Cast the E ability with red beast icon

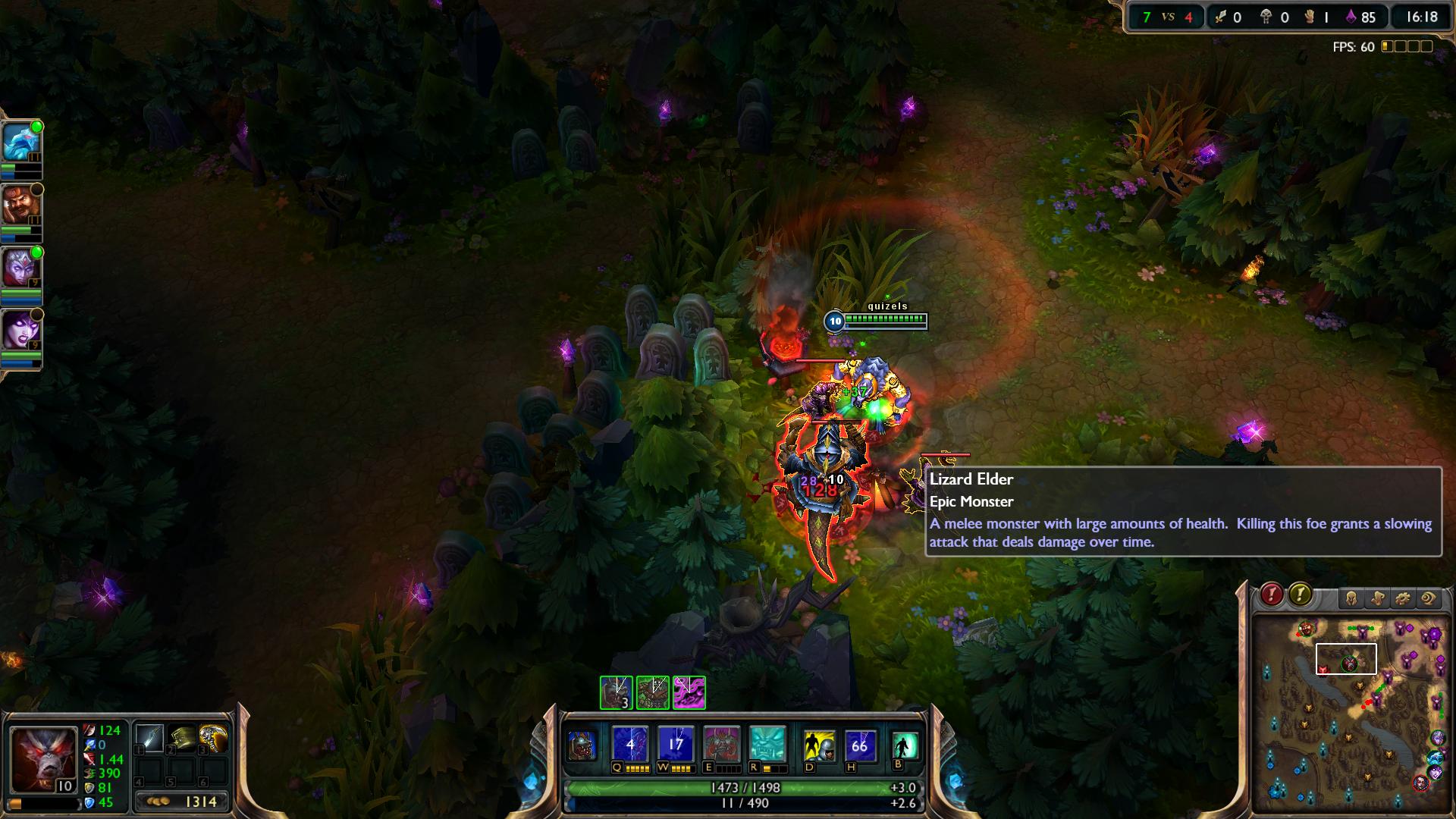pyautogui.click(x=721, y=745)
